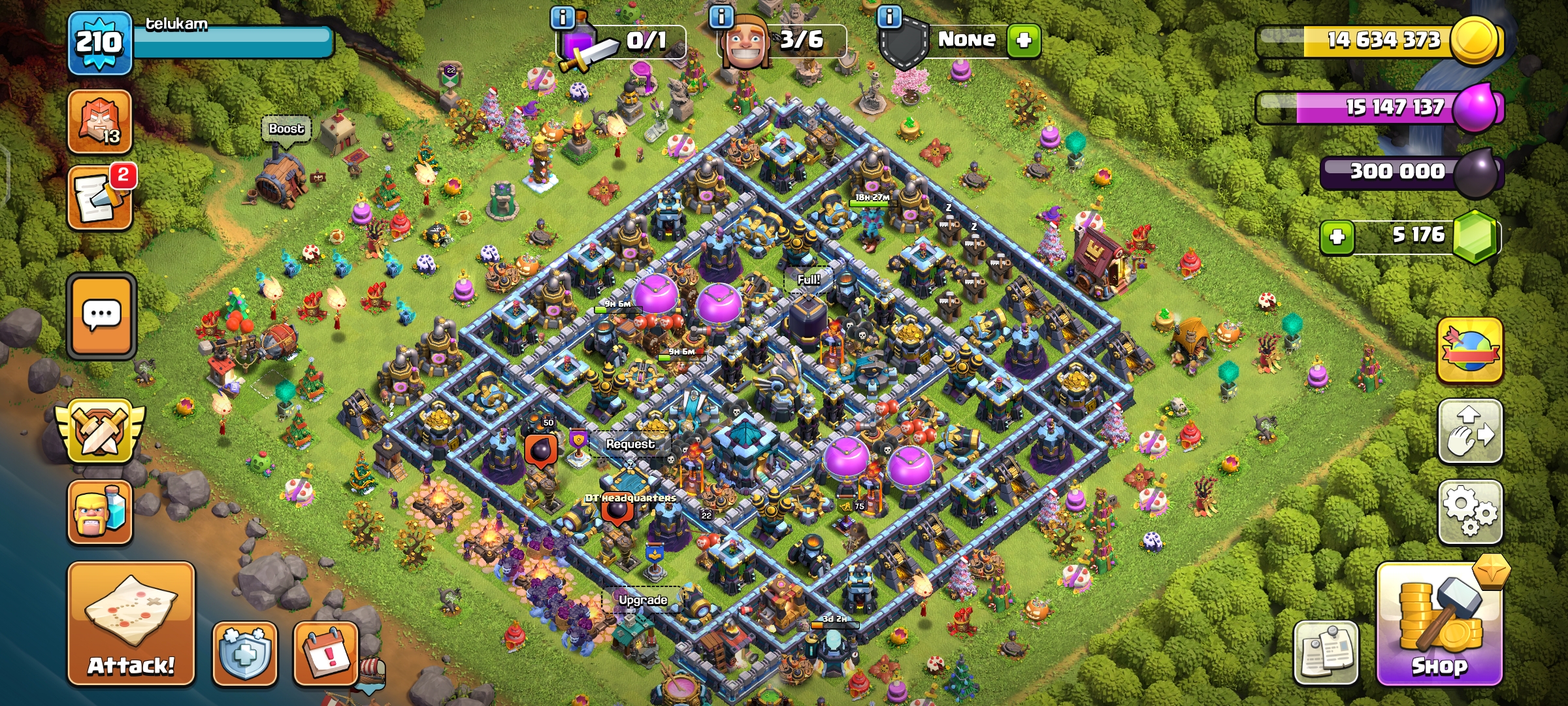Tap the Boost bubble above the barrel
The width and height of the screenshot is (1568, 706).
pos(286,129)
